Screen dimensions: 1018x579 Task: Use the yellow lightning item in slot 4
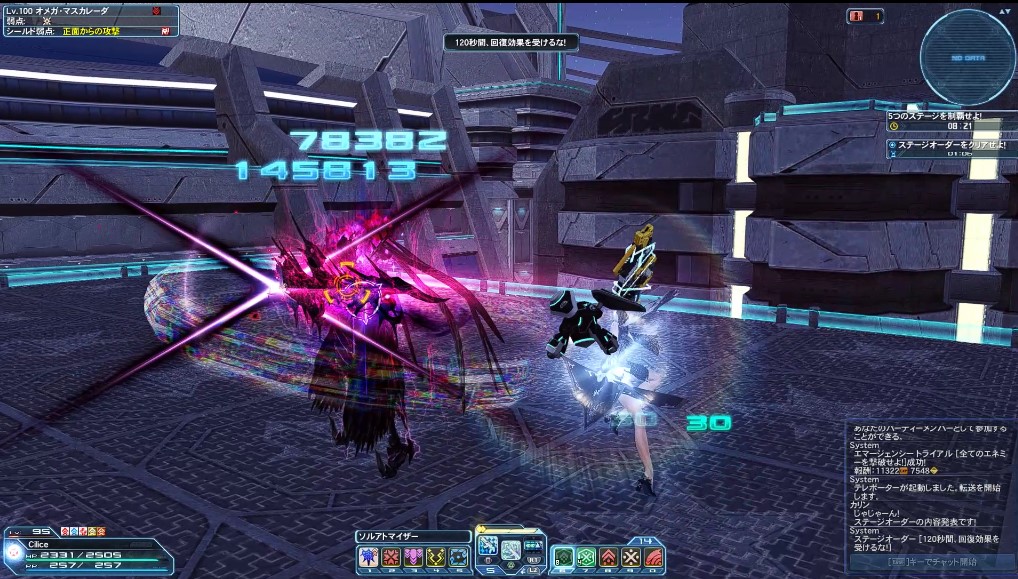pos(435,557)
